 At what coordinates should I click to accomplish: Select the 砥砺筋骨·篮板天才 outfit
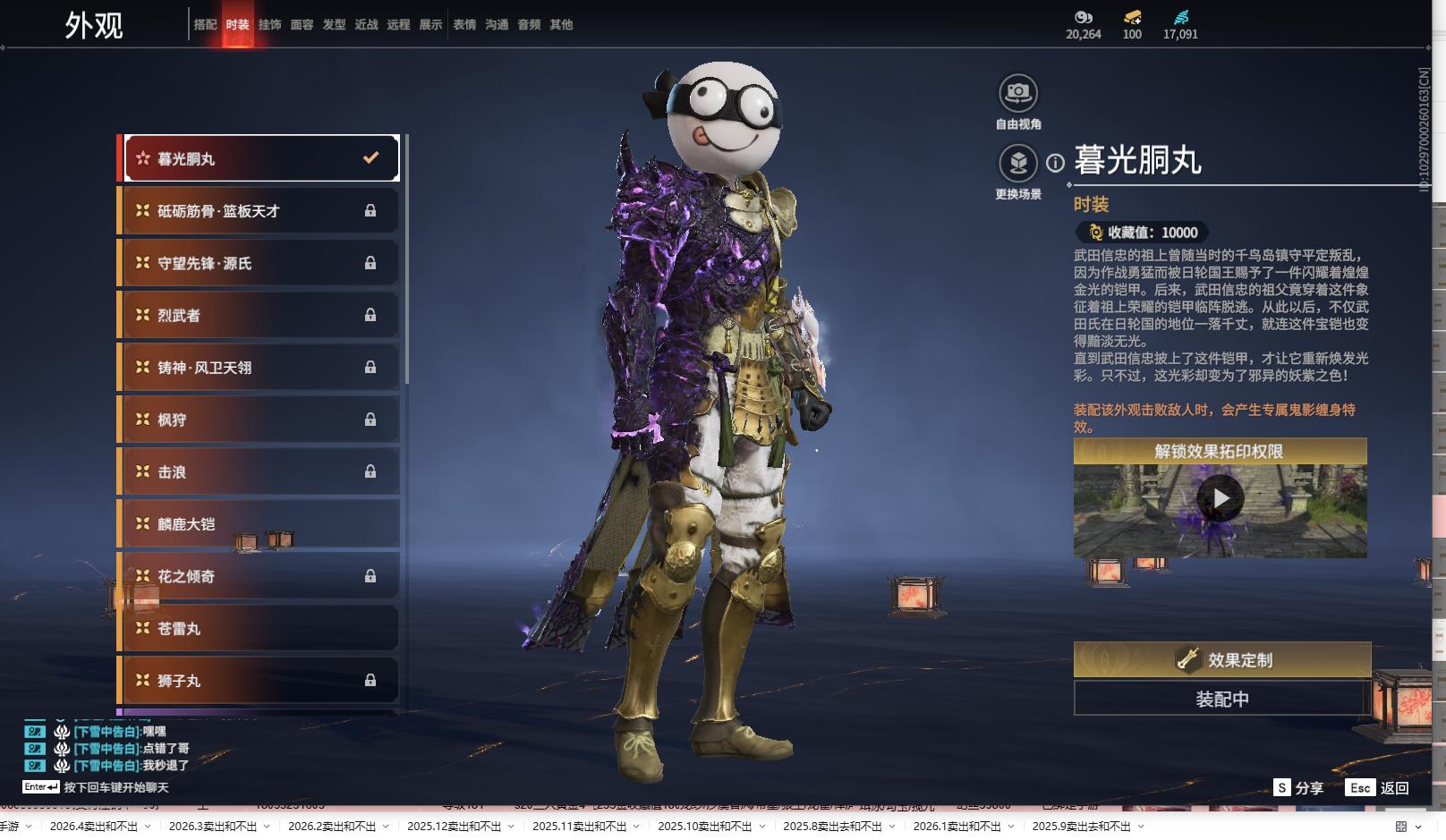pos(259,211)
